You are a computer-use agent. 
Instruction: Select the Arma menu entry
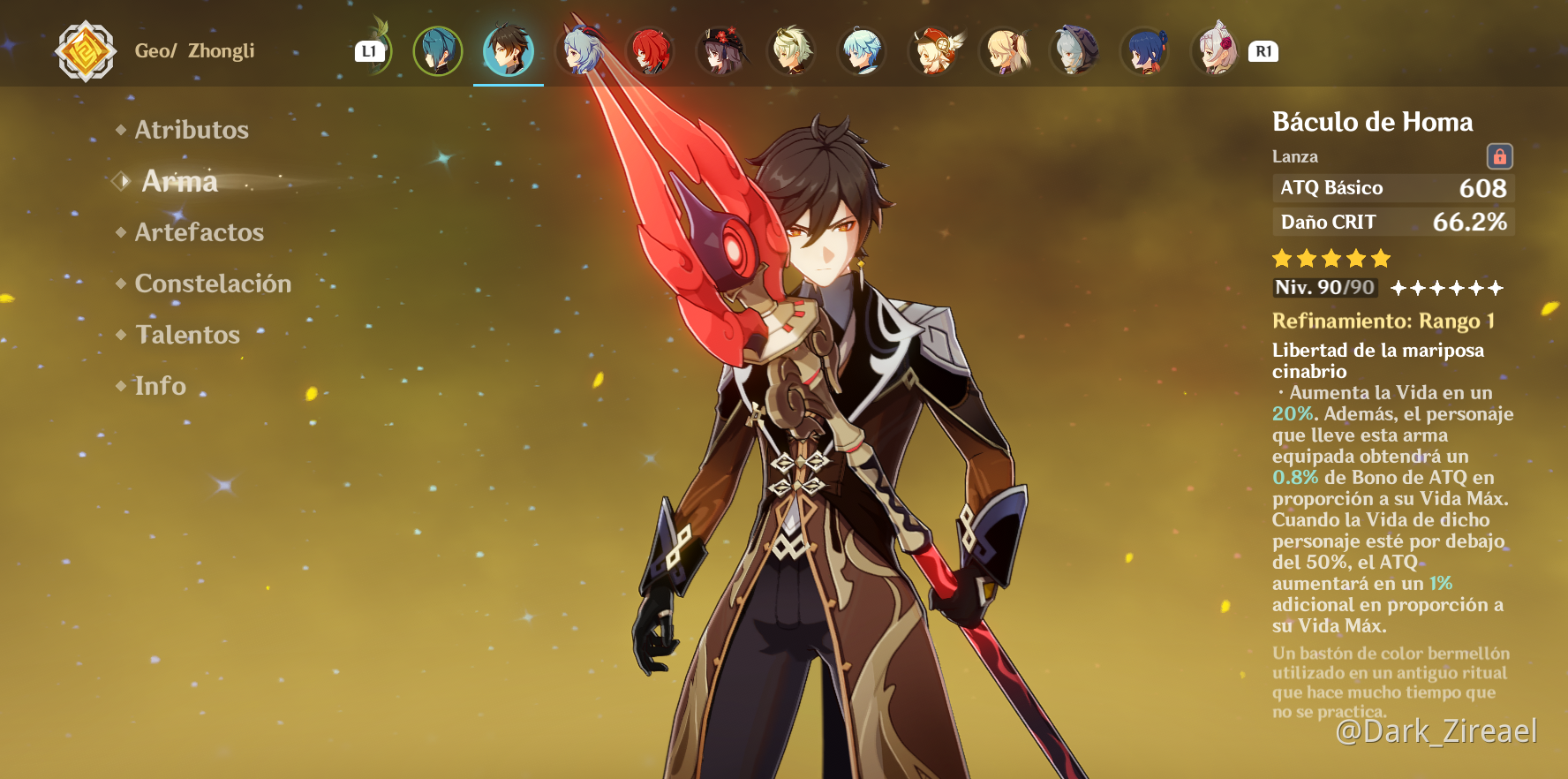click(x=179, y=181)
